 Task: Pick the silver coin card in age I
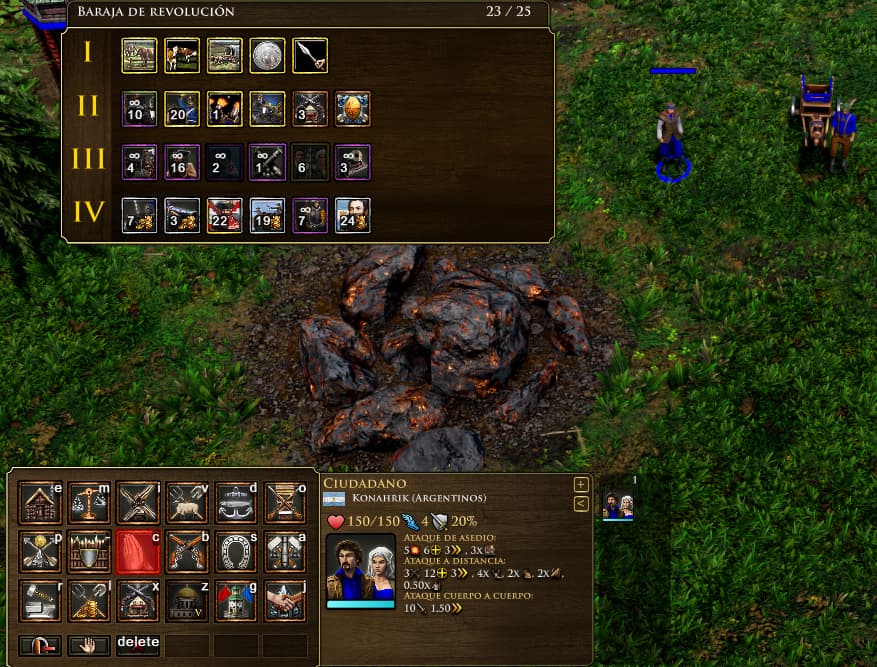267,55
